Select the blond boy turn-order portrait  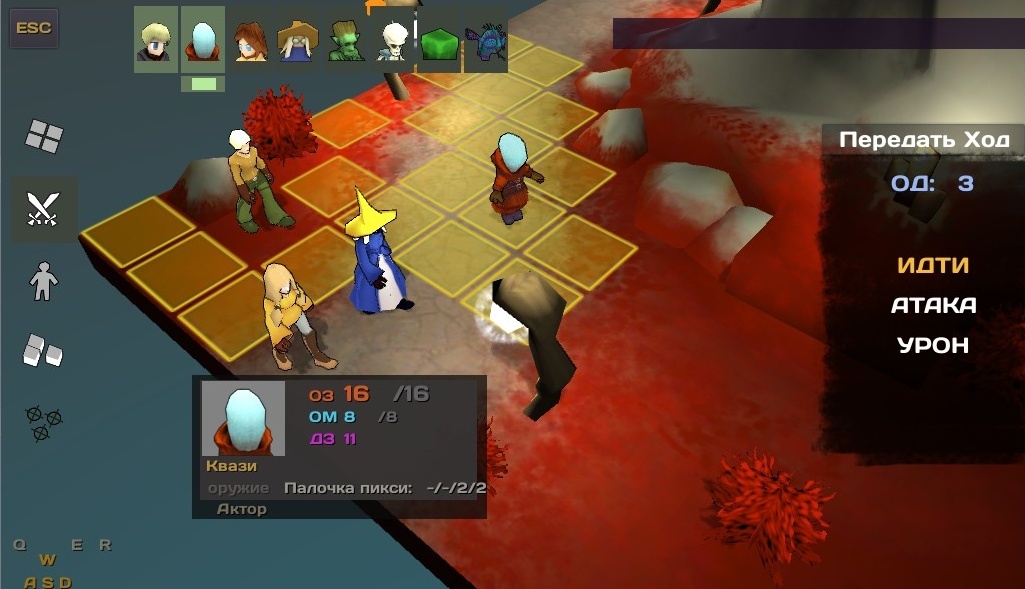click(x=155, y=40)
